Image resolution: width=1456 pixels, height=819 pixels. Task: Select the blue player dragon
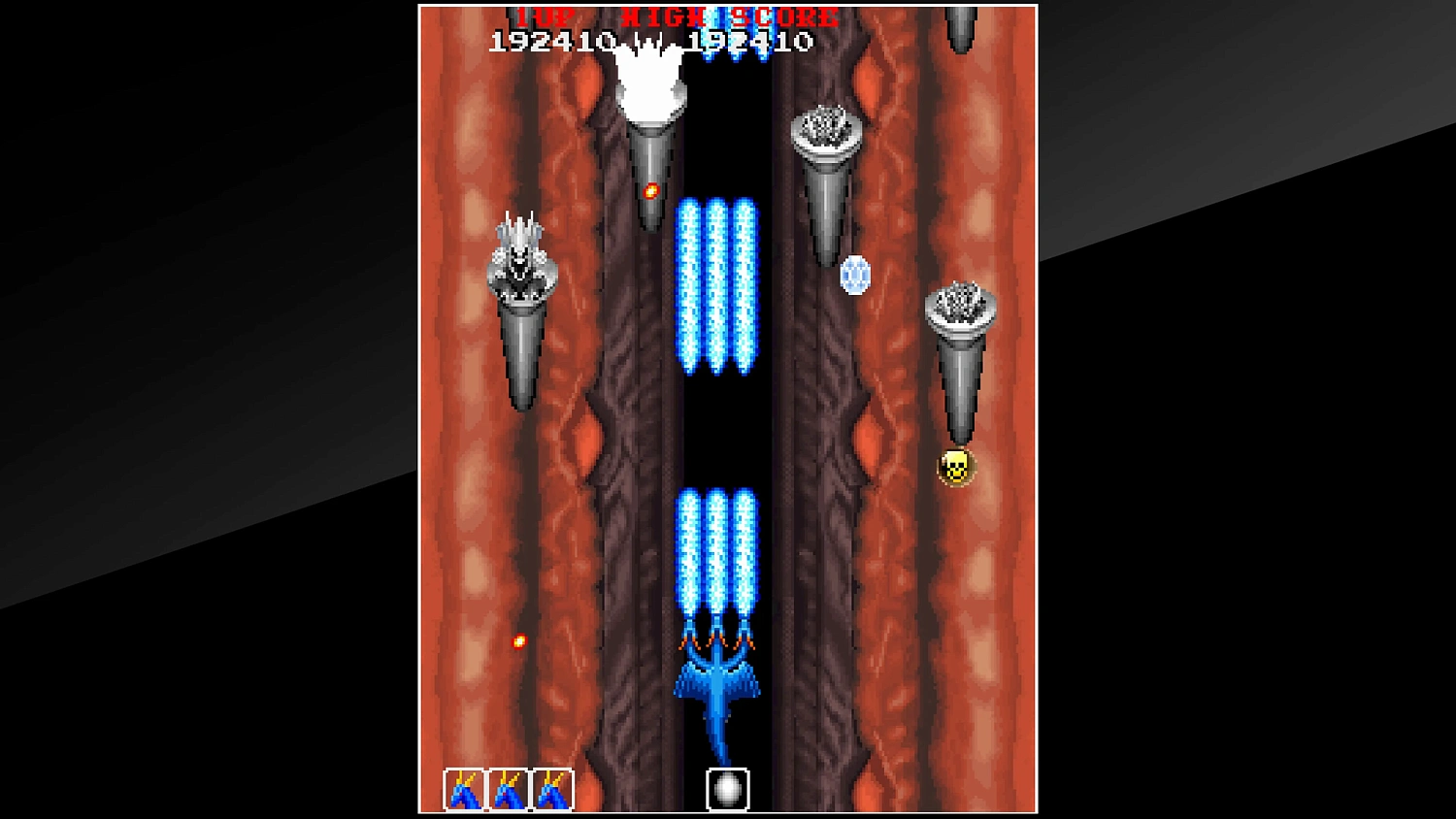tap(715, 679)
